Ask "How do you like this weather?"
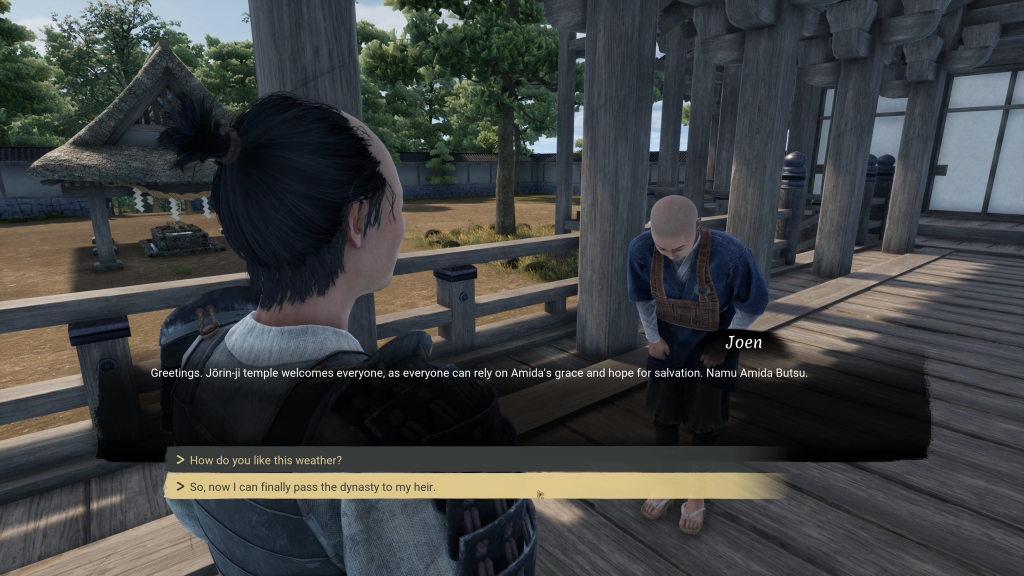 click(266, 460)
